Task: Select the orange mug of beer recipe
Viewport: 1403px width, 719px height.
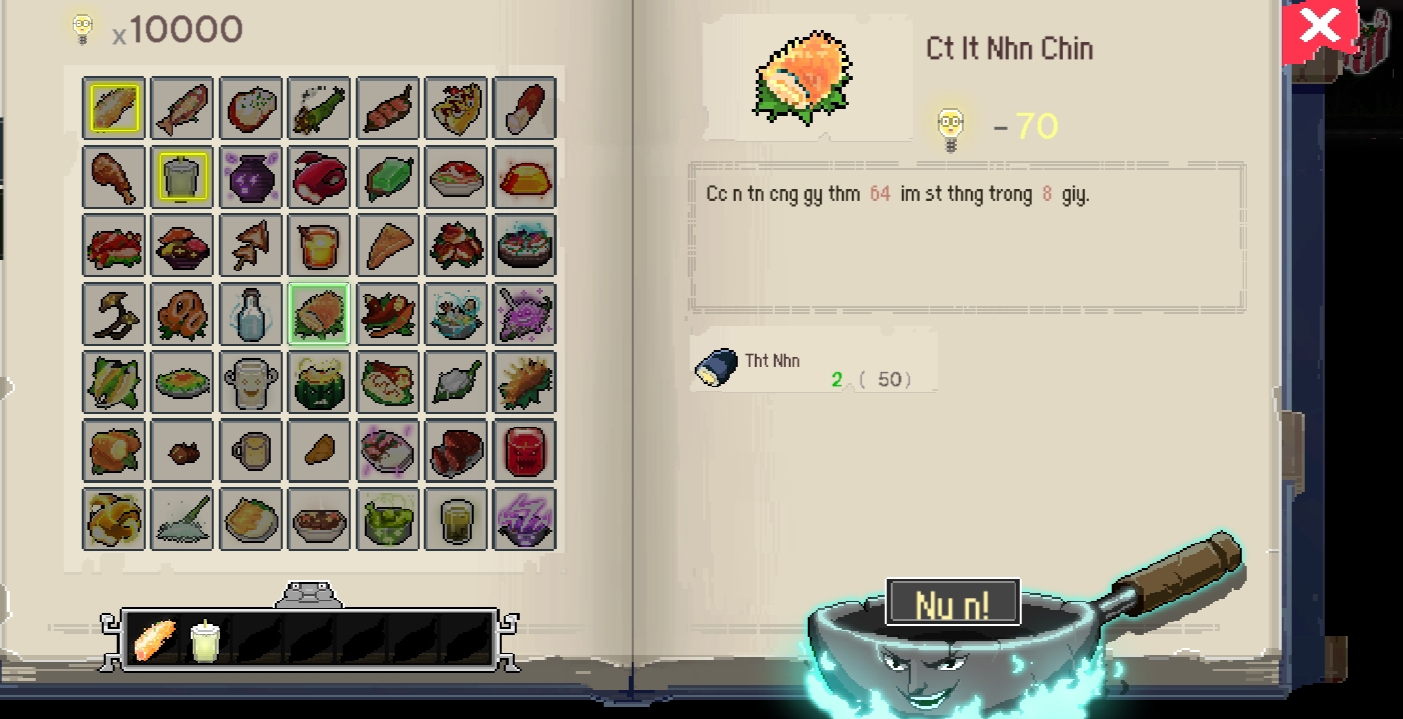Action: [x=319, y=245]
